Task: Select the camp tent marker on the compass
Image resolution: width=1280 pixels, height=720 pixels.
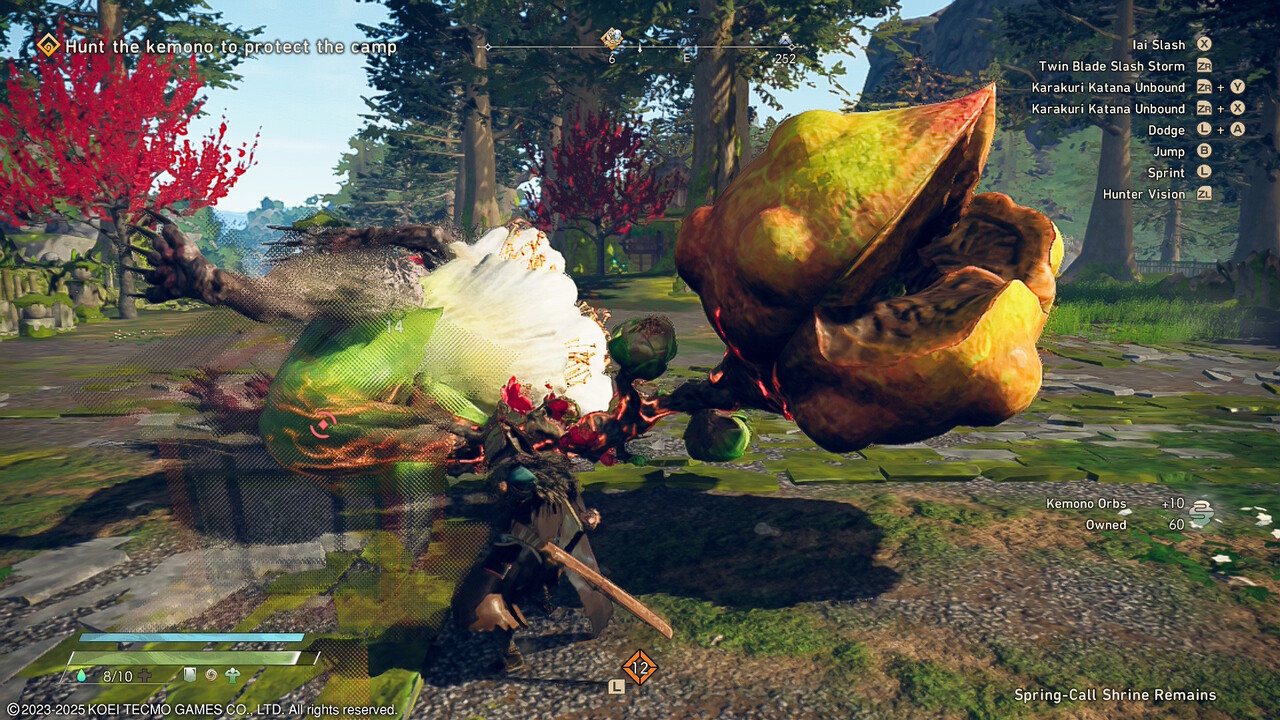Action: [787, 42]
